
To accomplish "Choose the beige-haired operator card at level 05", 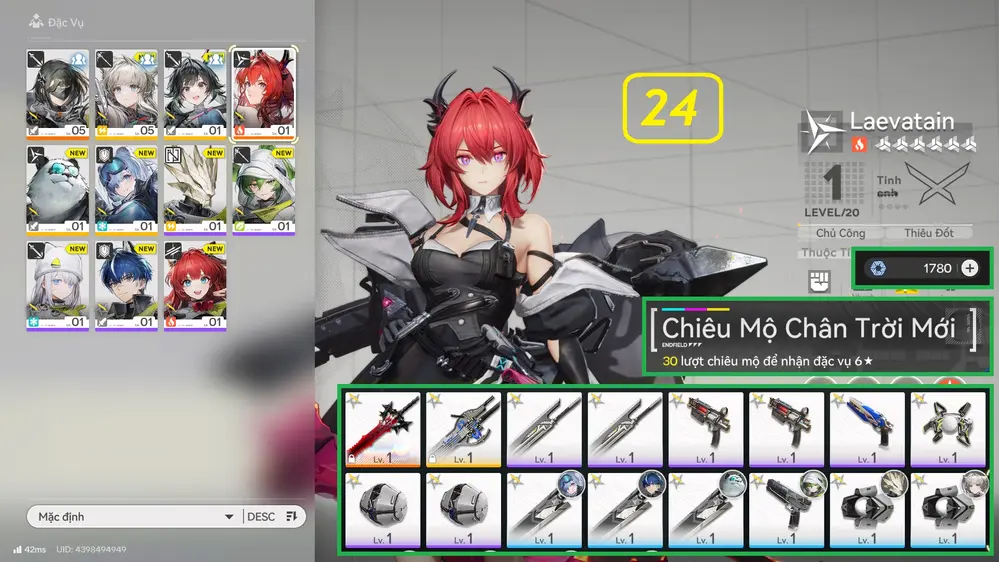I will [126, 94].
